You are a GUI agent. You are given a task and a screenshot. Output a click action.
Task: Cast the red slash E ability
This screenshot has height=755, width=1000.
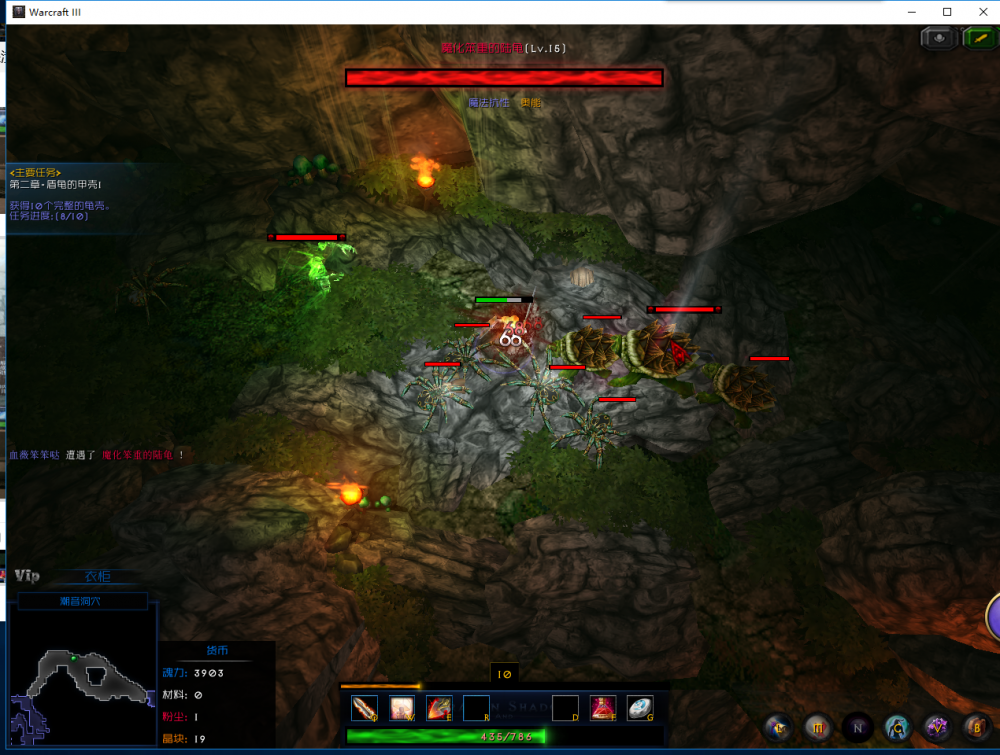tap(439, 708)
